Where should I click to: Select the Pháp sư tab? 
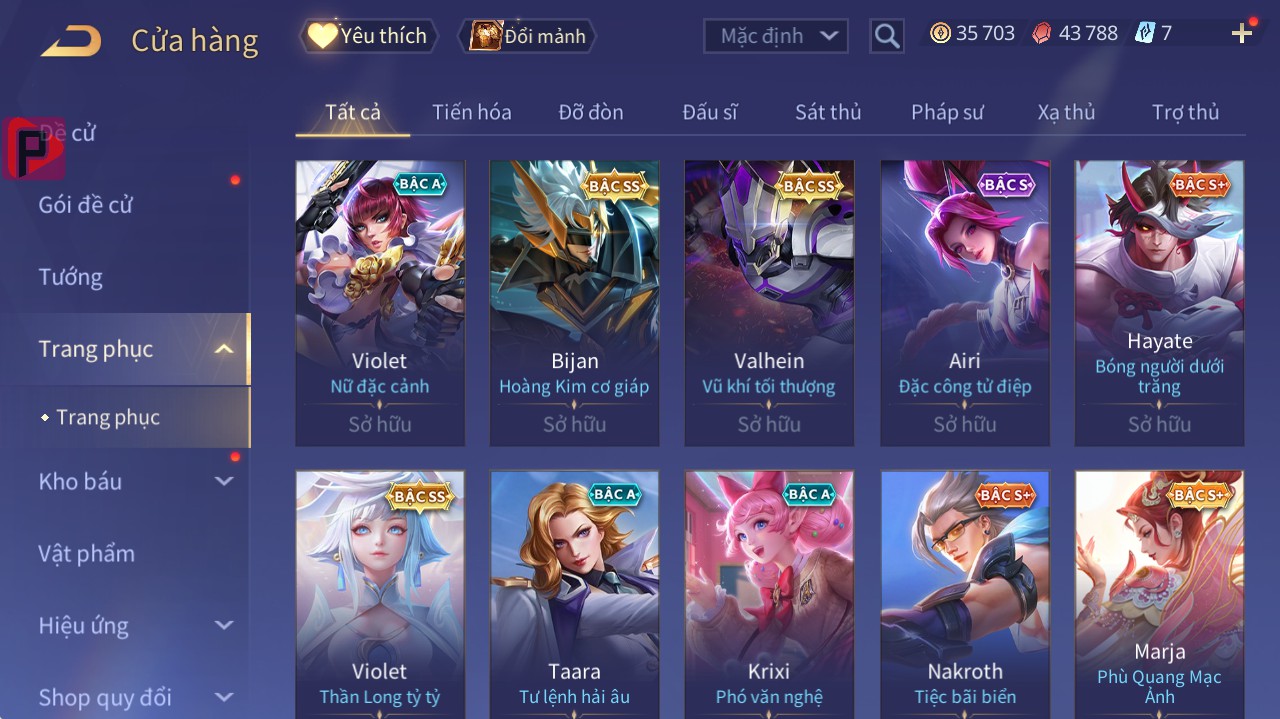(946, 112)
